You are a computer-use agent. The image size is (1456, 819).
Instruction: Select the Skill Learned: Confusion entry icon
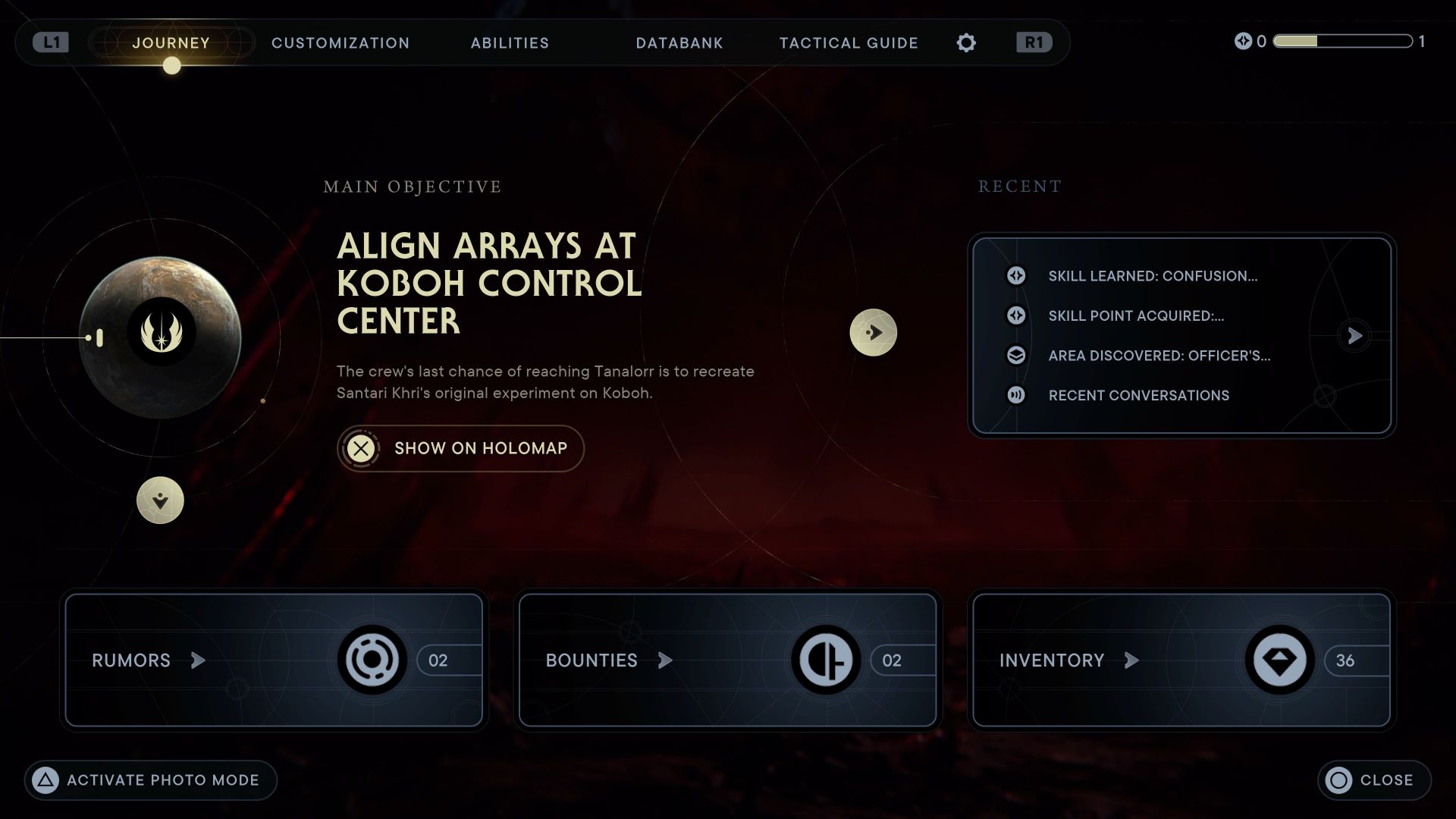1015,276
